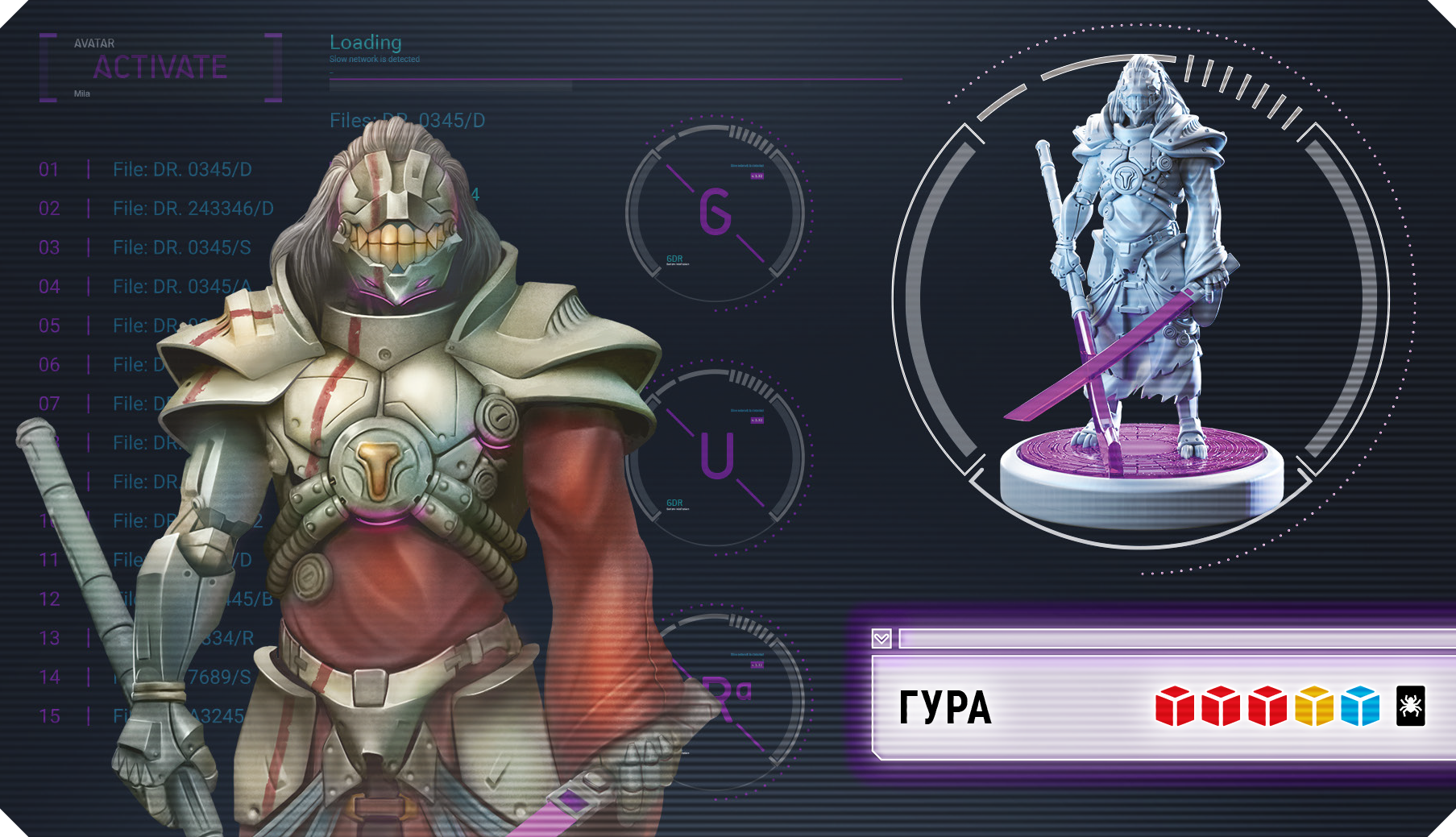Expand the chevron dropdown above the ГУРА panel
Screen dimensions: 1456x837
pyautogui.click(x=881, y=639)
